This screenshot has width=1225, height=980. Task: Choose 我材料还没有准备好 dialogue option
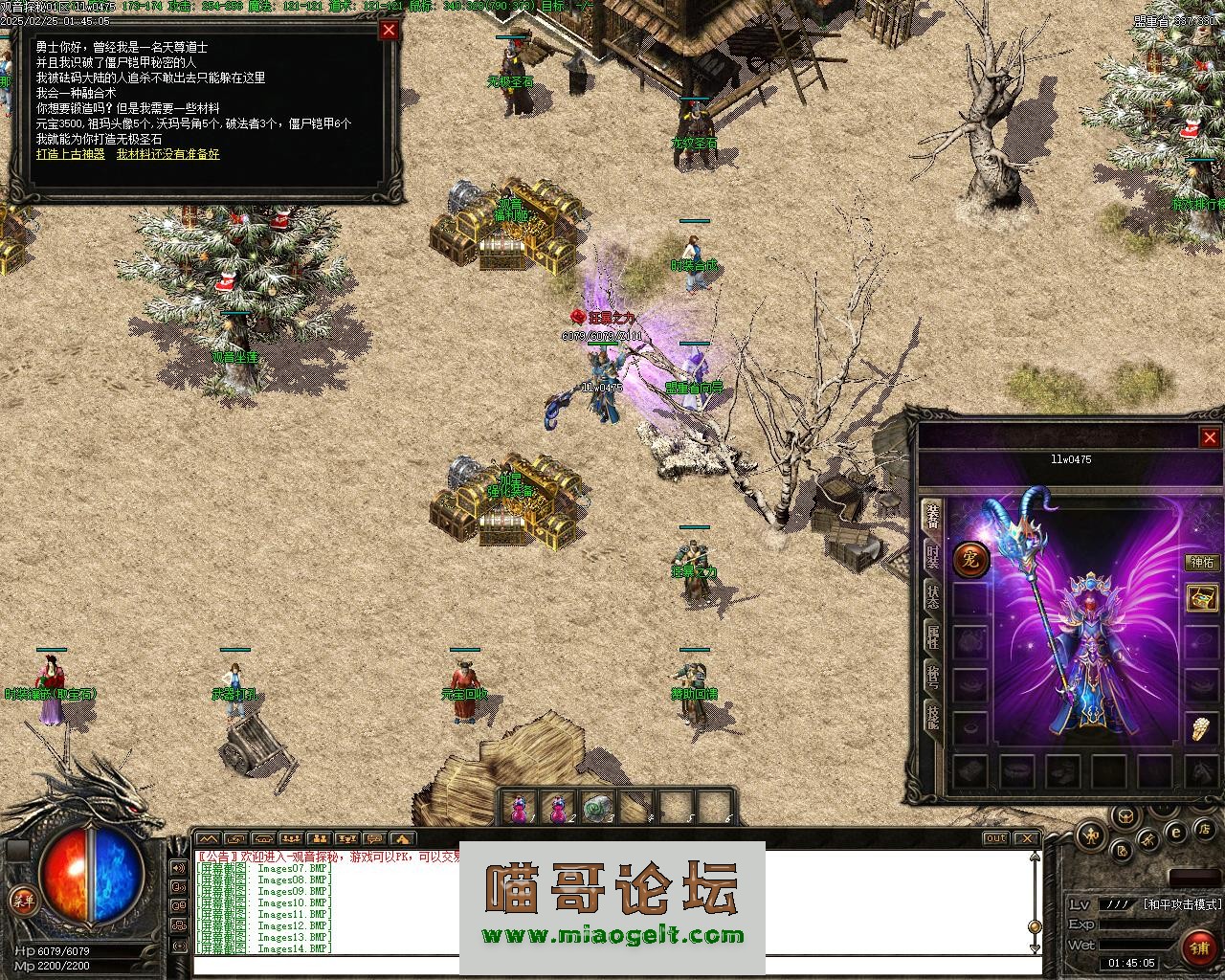168,154
